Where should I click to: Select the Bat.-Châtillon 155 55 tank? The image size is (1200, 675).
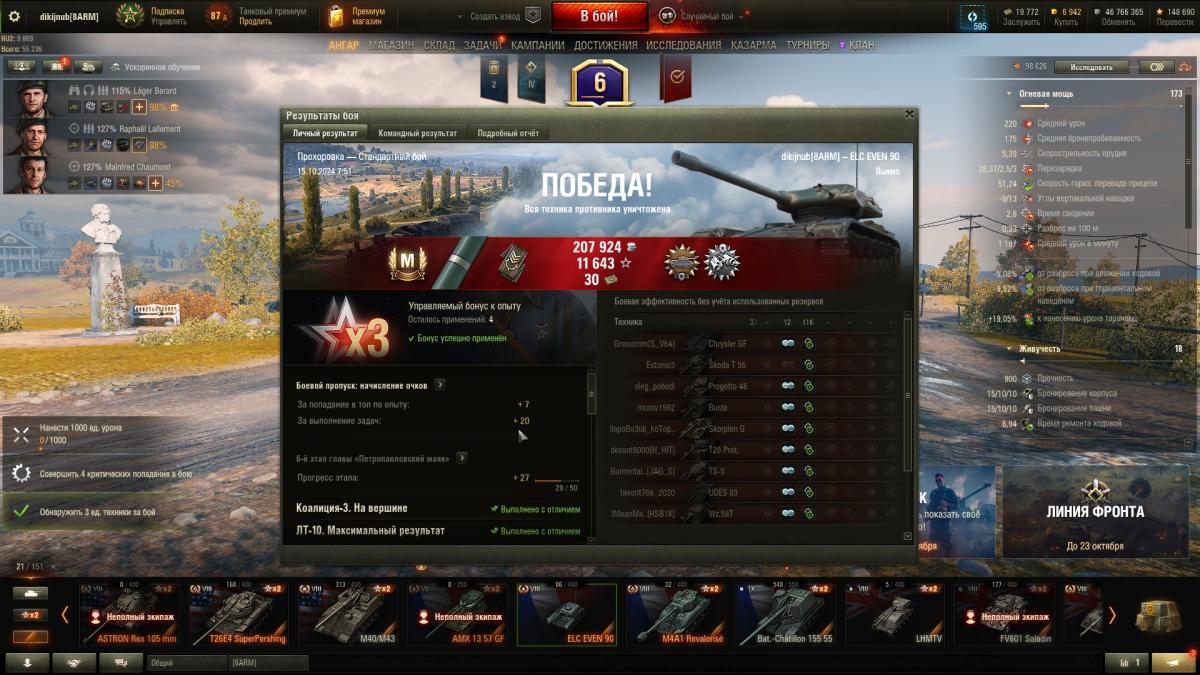point(785,615)
